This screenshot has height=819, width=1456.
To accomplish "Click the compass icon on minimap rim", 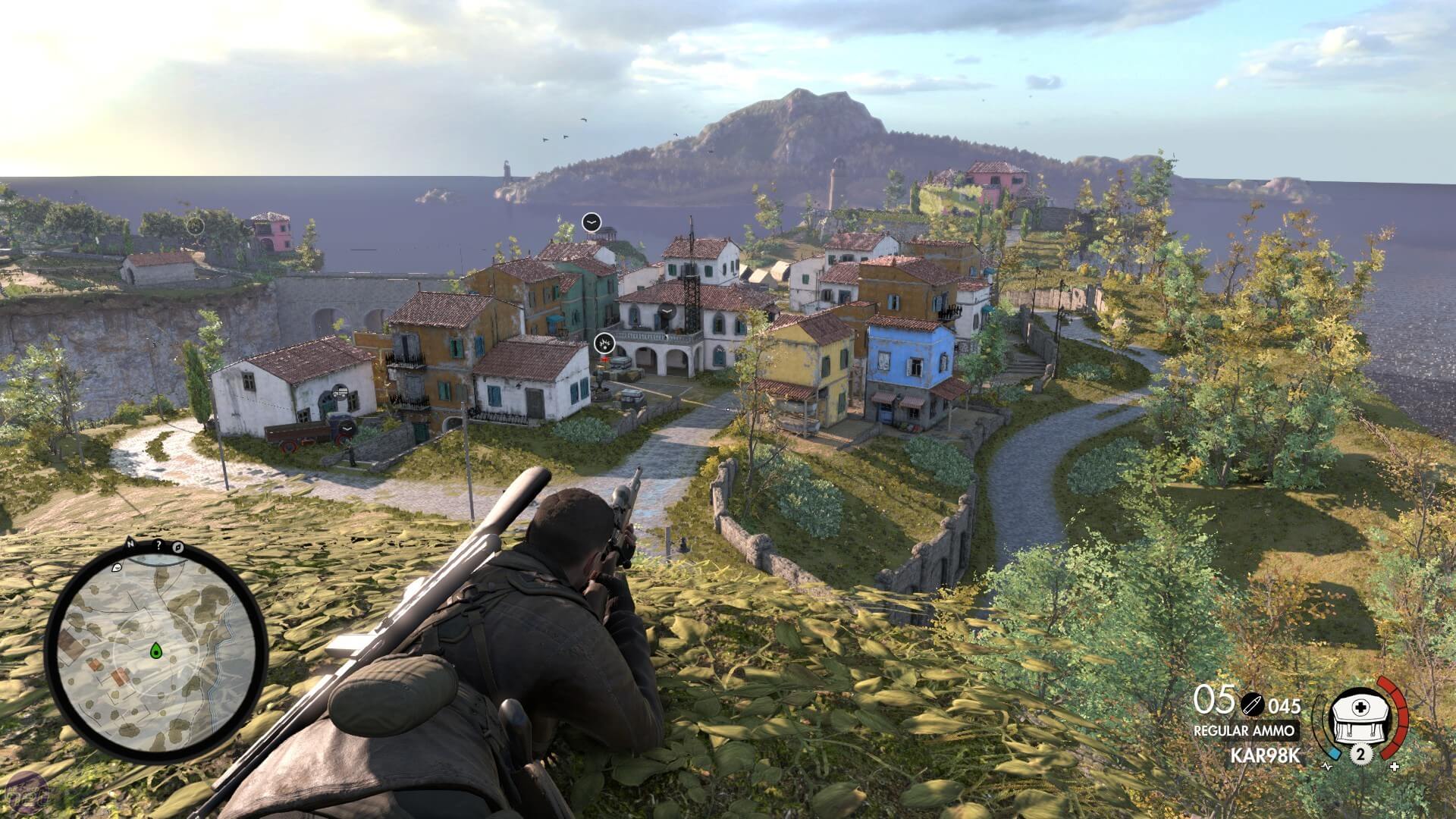I will coord(179,546).
